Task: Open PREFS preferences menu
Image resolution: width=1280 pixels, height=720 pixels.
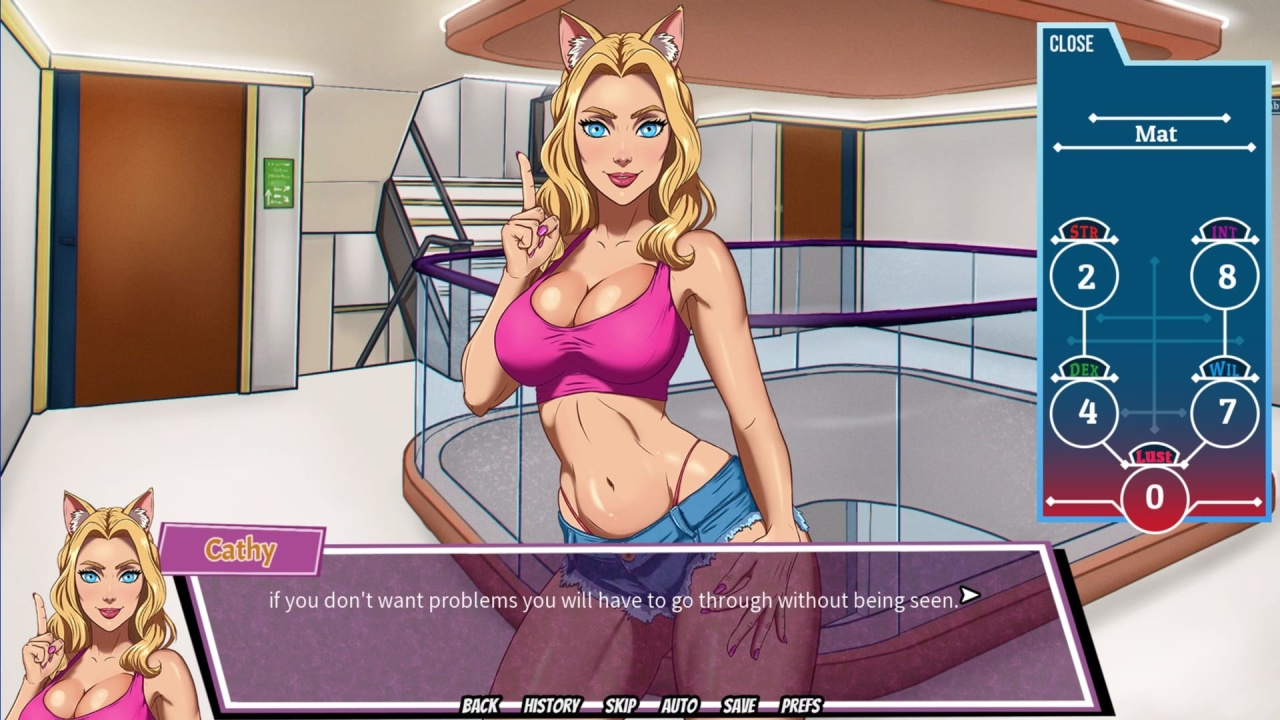Action: coord(801,705)
